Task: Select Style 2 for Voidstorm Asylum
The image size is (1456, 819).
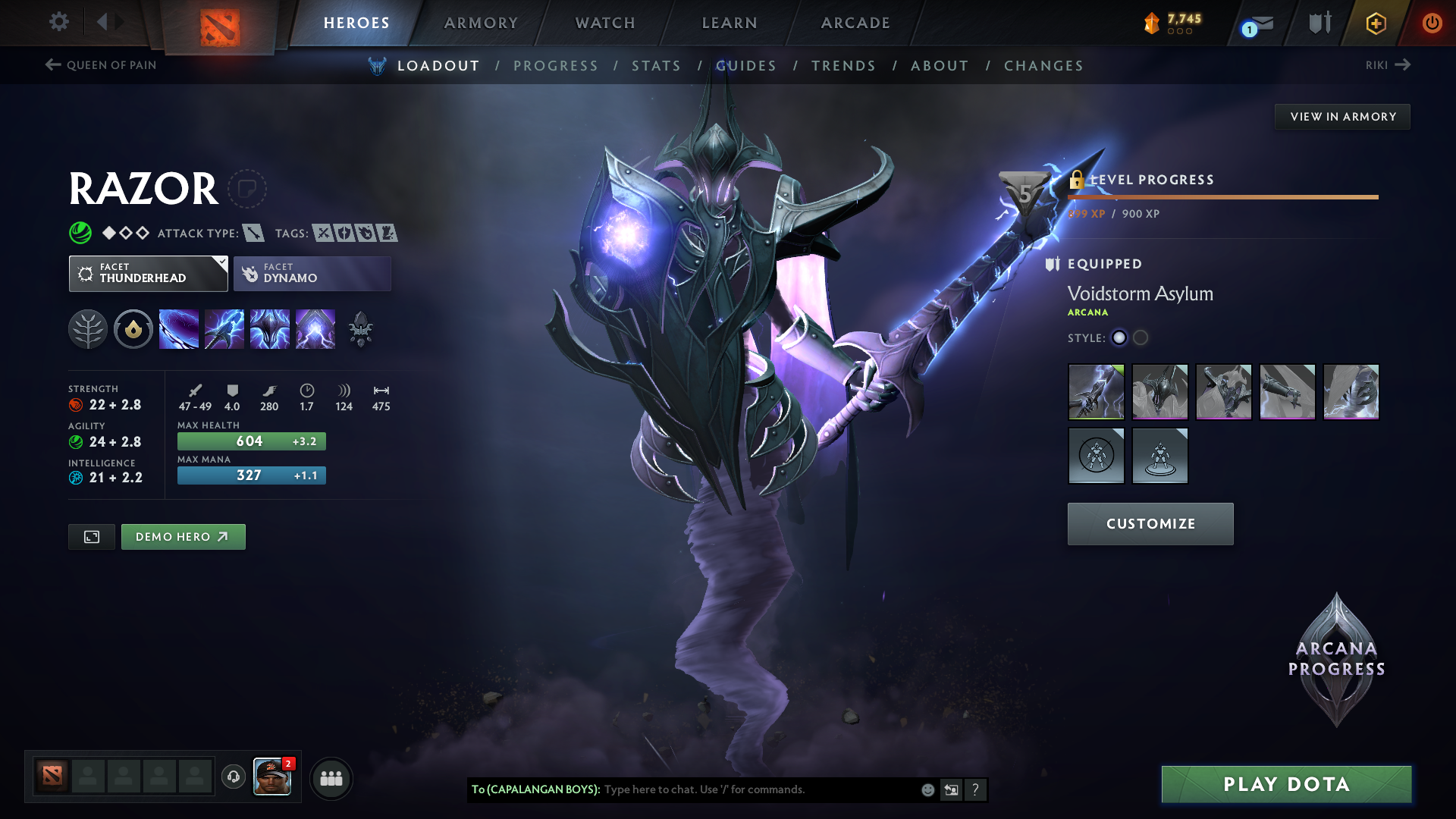Action: pyautogui.click(x=1141, y=338)
